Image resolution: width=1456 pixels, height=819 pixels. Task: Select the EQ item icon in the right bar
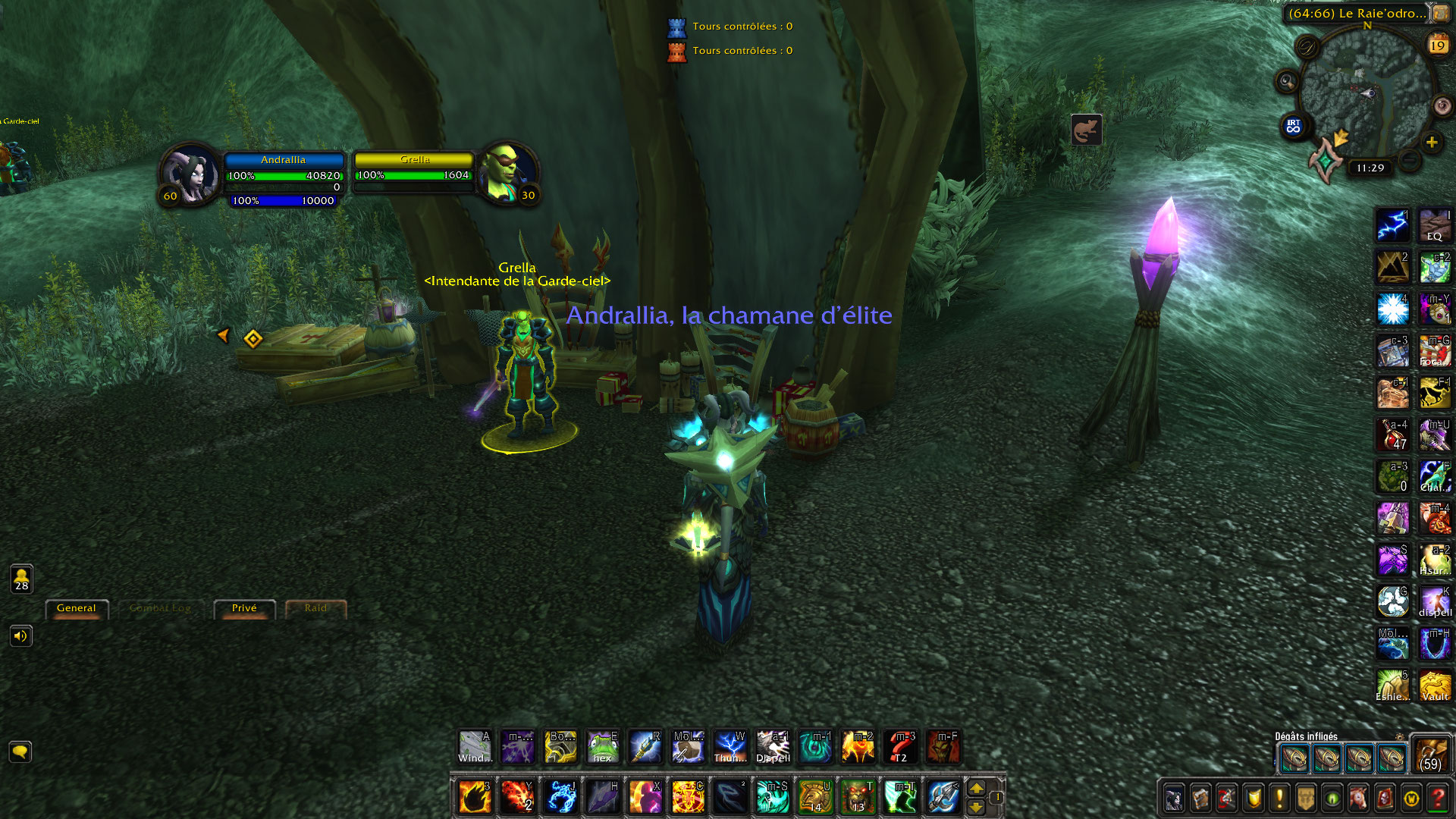[1434, 224]
